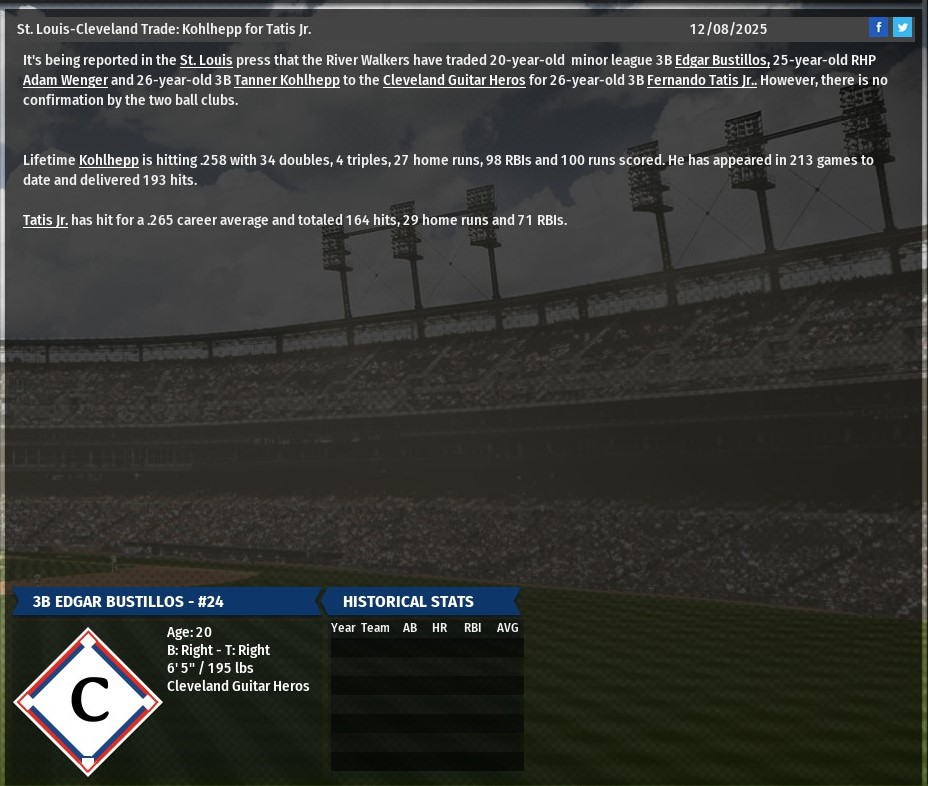Share the article on Facebook
Image resolution: width=928 pixels, height=786 pixels.
[878, 28]
